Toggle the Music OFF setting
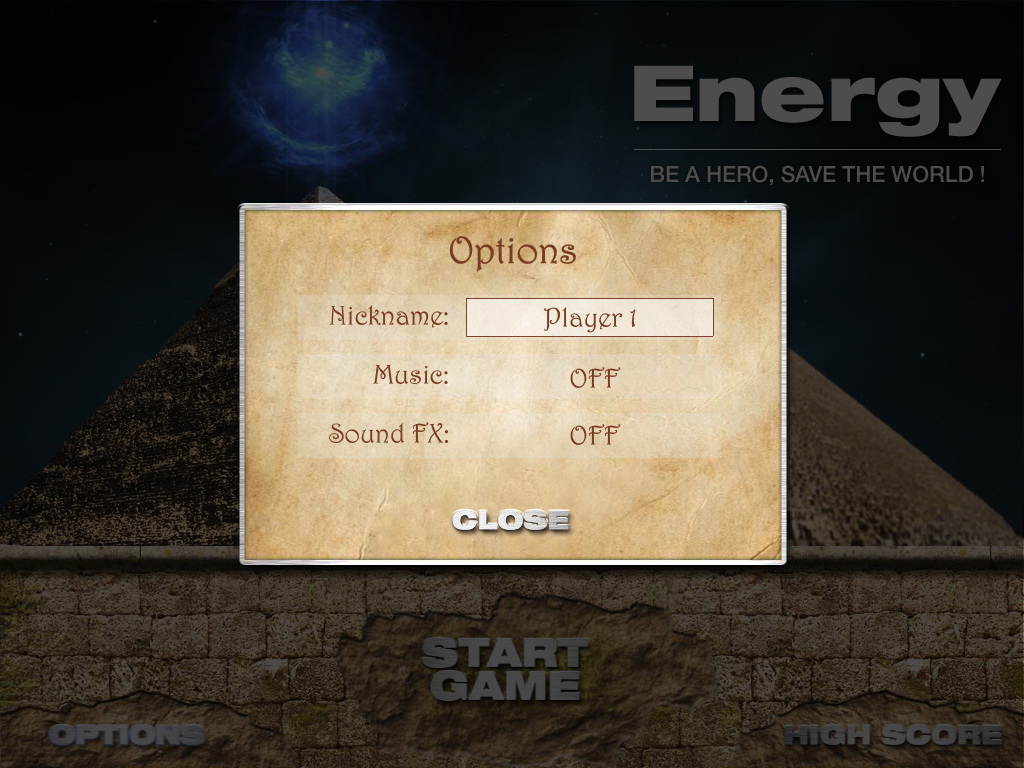 click(x=594, y=379)
